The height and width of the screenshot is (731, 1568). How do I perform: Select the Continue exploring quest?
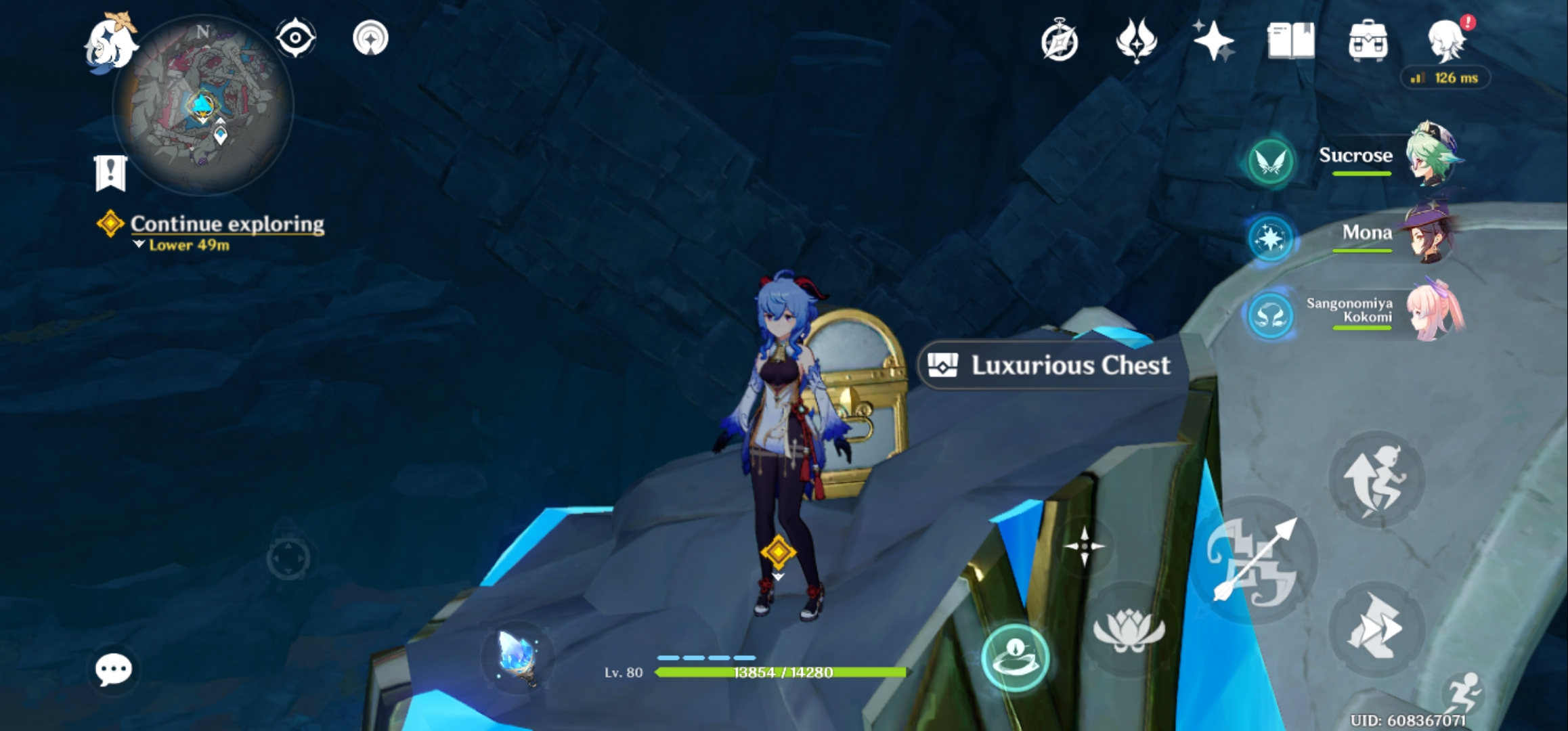(227, 223)
